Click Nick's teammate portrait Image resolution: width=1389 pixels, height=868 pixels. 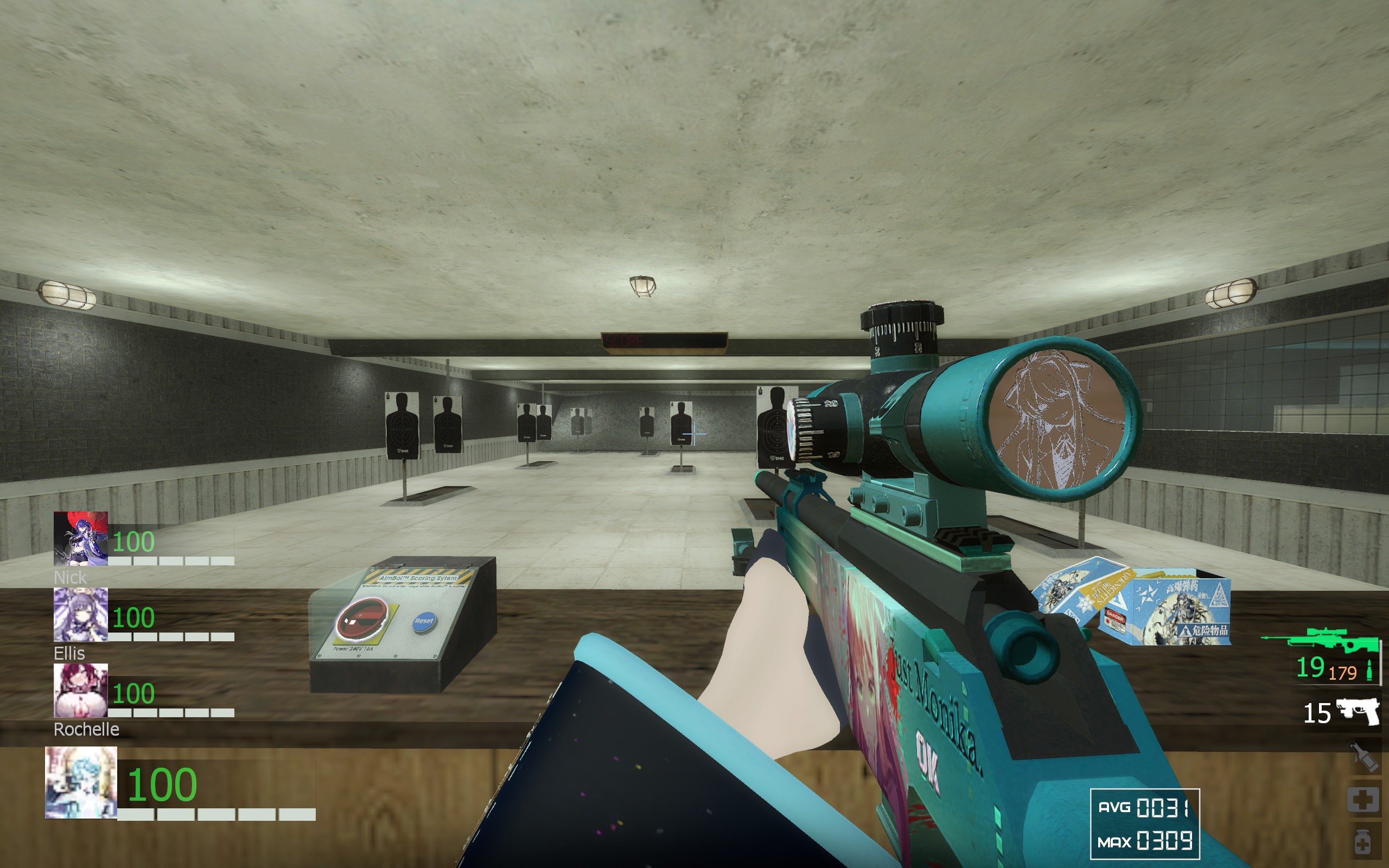tap(80, 539)
